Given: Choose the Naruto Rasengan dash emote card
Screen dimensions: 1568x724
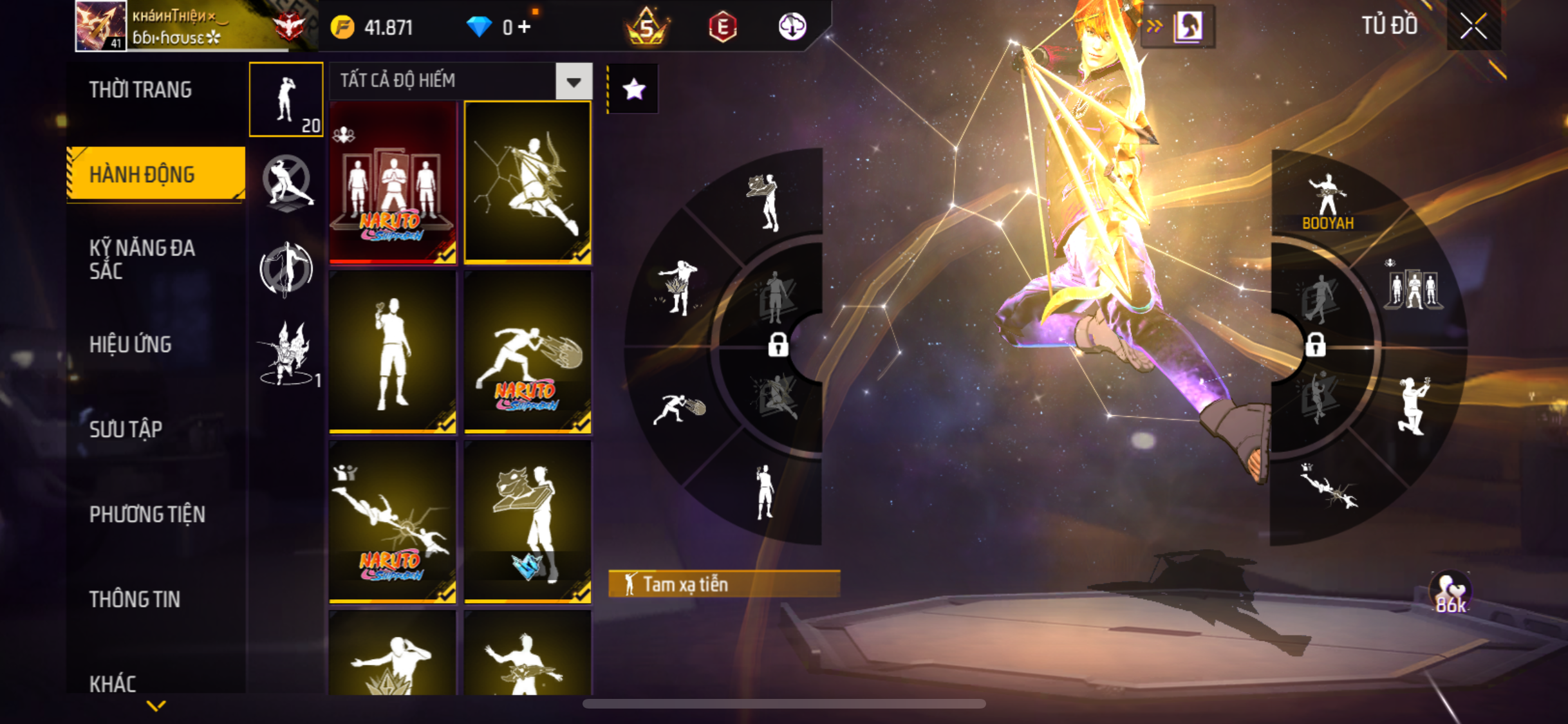Looking at the screenshot, I should coord(527,352).
